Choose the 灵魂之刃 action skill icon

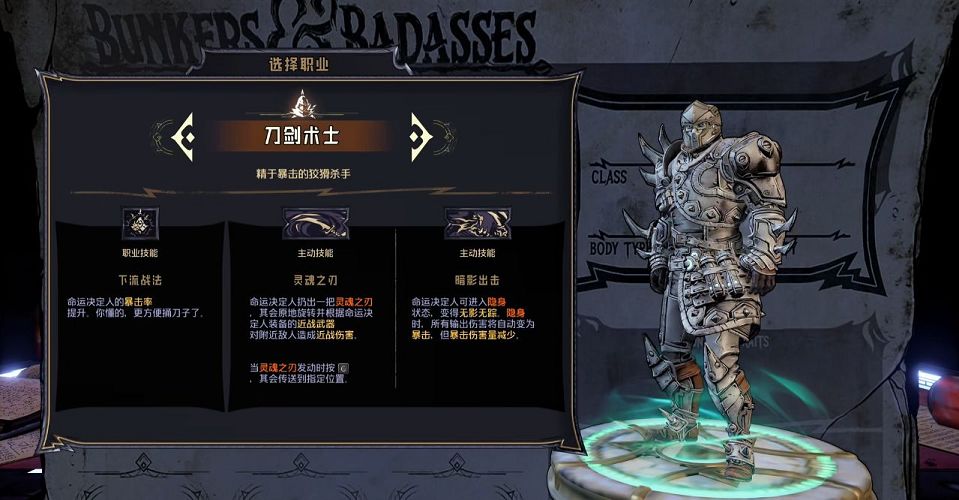tap(316, 223)
